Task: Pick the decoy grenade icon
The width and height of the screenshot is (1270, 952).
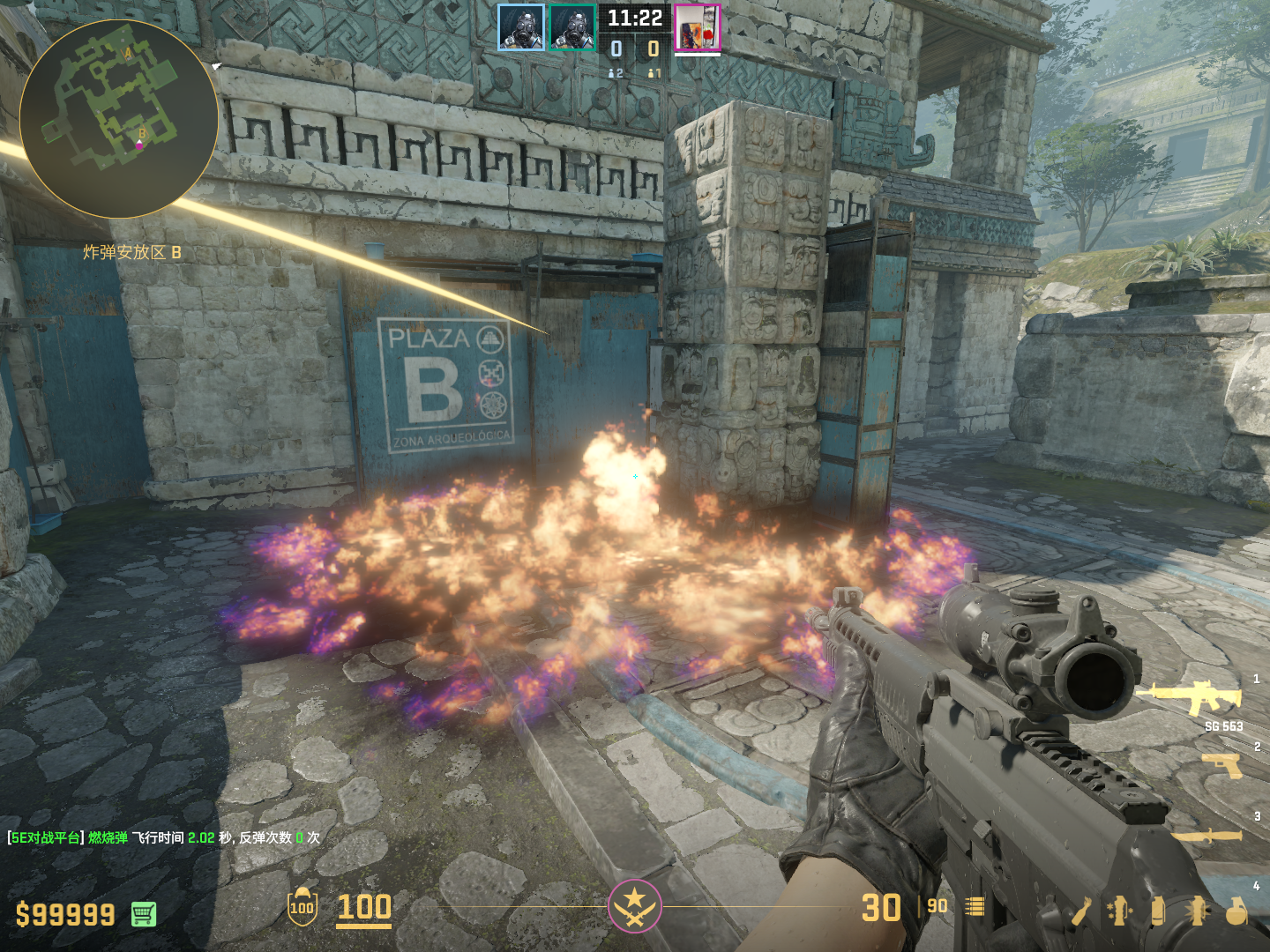Action: tap(1119, 911)
